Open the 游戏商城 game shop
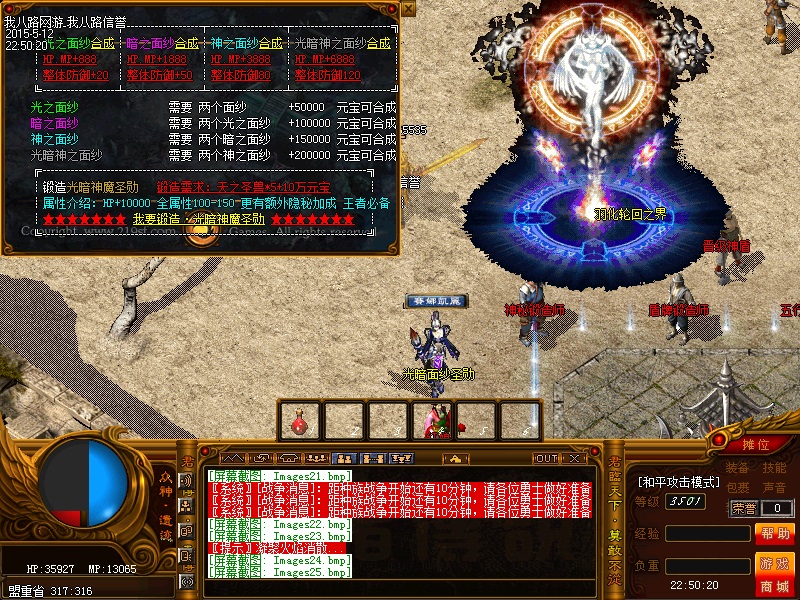Image resolution: width=800 pixels, height=600 pixels. coord(775,574)
